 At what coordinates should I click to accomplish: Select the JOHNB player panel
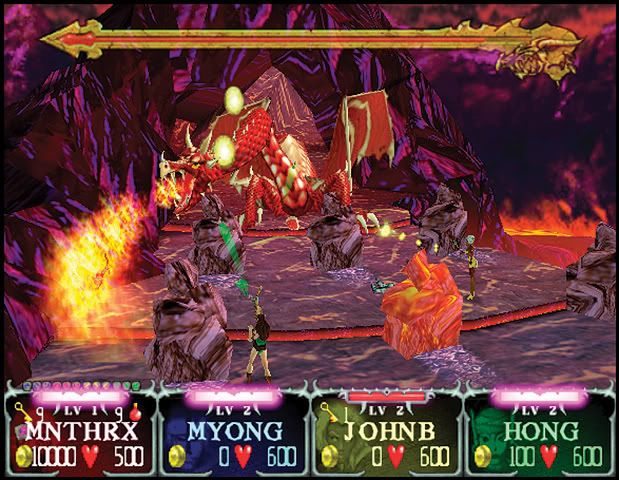tap(385, 432)
